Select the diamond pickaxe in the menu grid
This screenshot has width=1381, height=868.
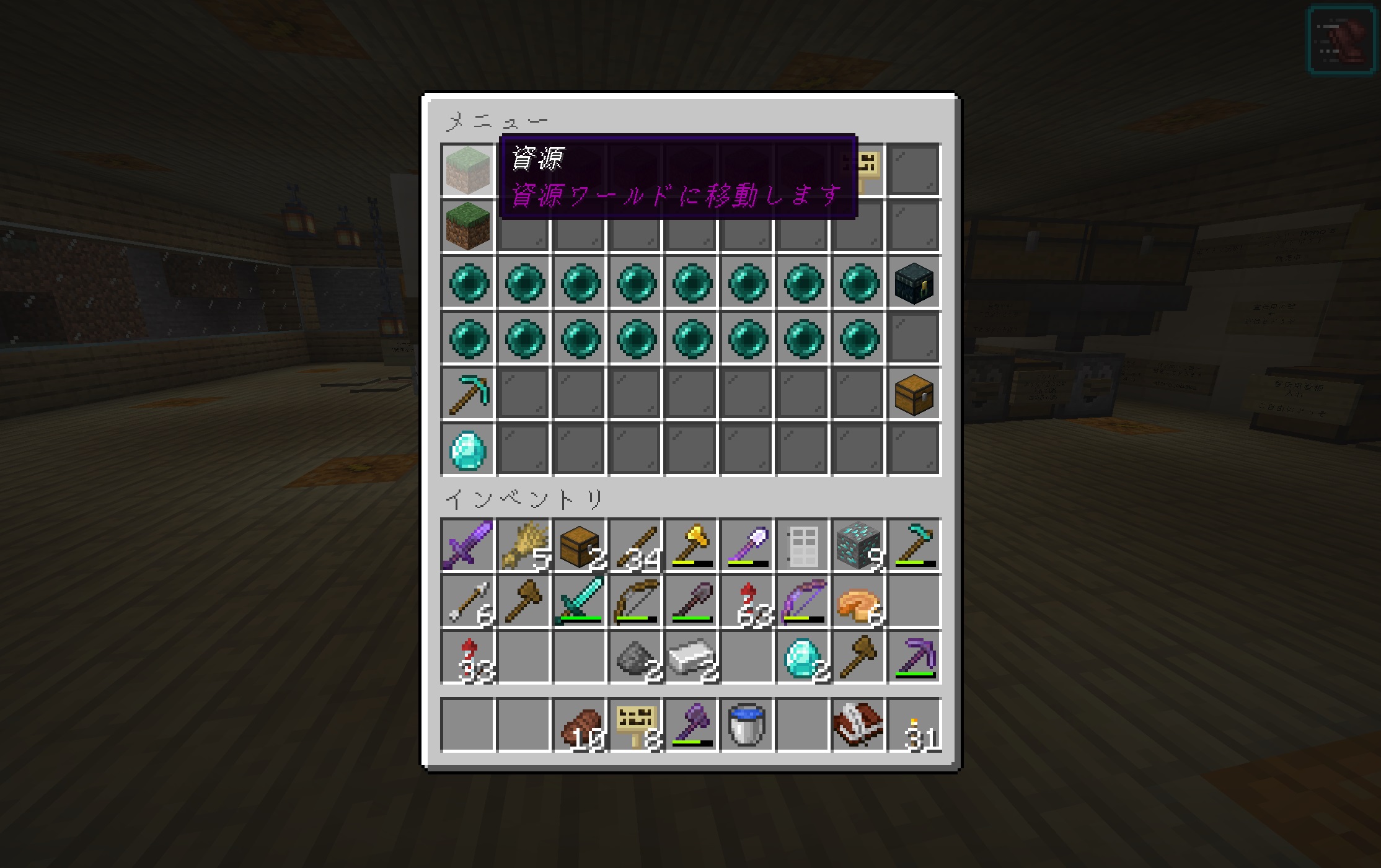(468, 394)
